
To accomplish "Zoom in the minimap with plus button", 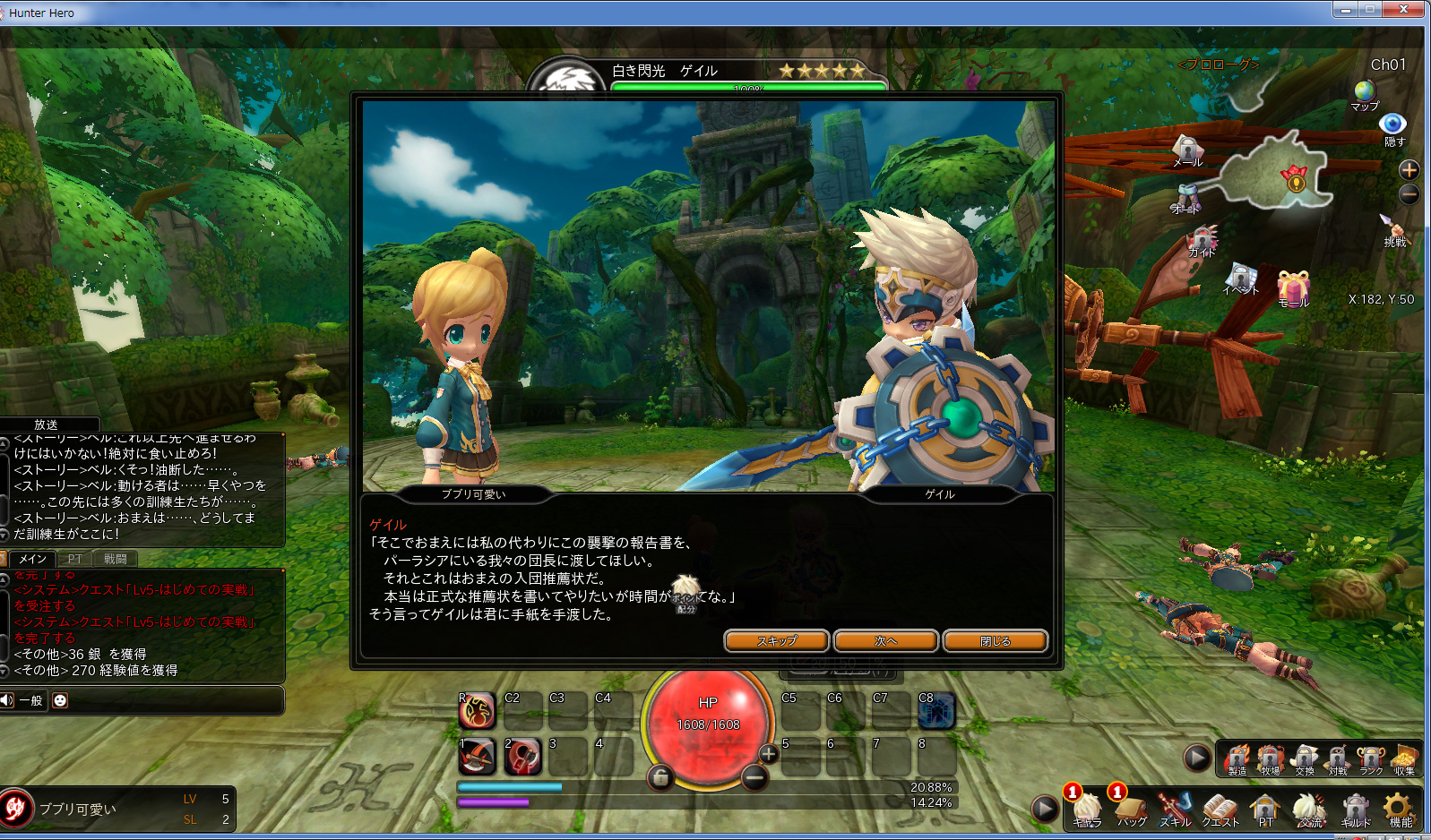I will tap(1409, 170).
